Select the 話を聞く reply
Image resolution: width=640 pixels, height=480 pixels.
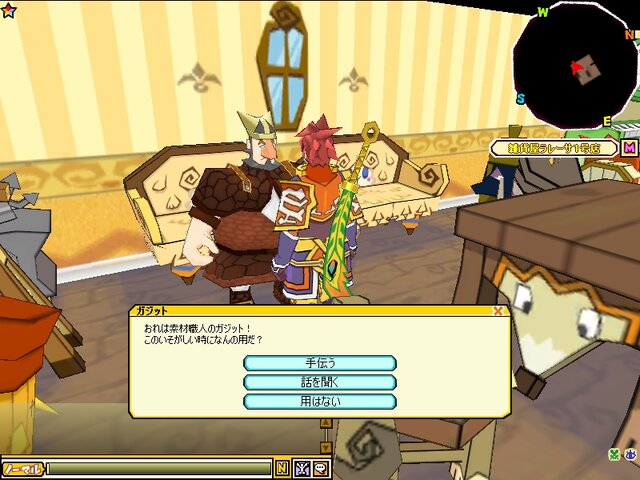tap(320, 382)
